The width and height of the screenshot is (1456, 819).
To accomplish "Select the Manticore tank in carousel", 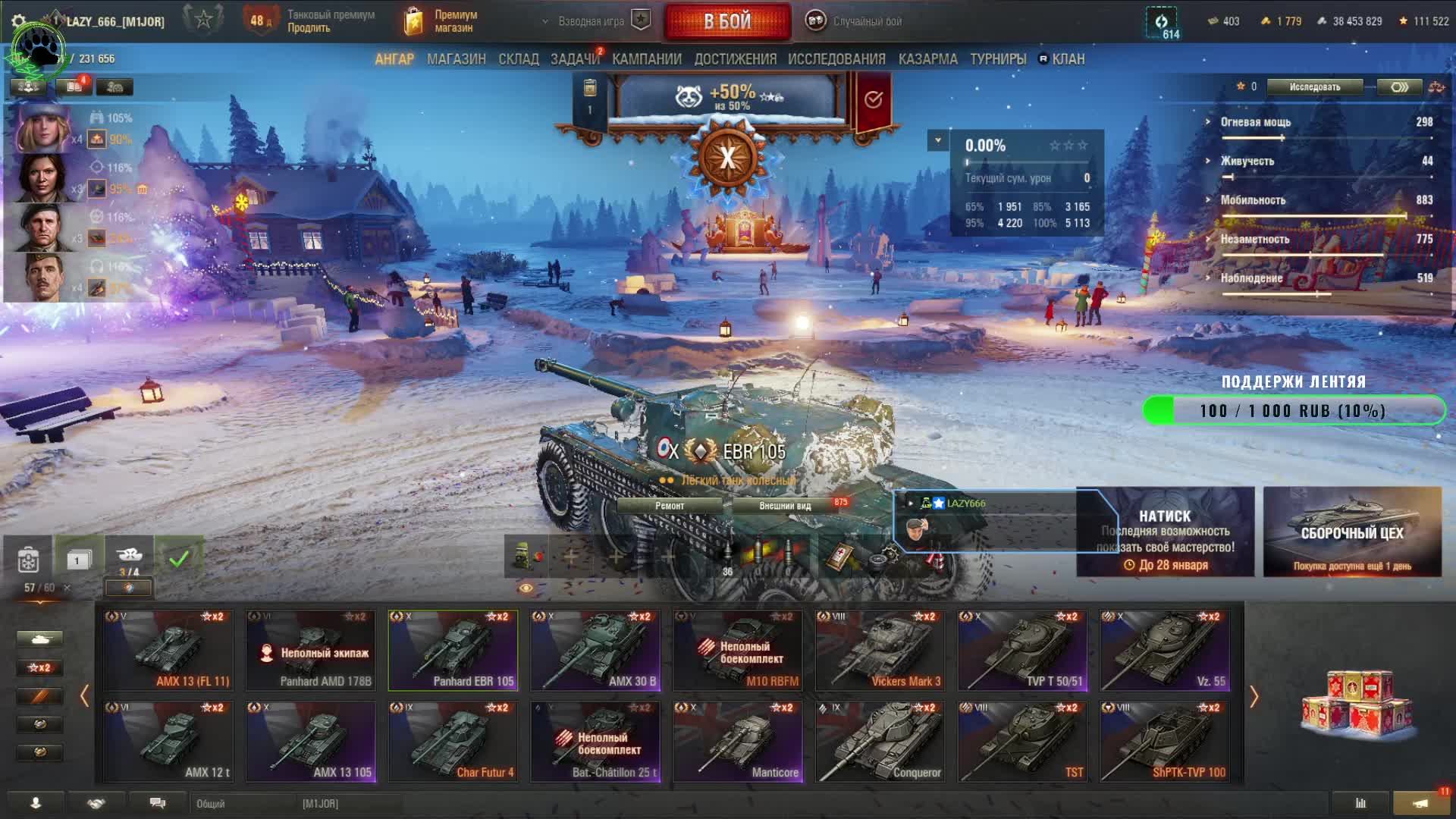I will [738, 742].
